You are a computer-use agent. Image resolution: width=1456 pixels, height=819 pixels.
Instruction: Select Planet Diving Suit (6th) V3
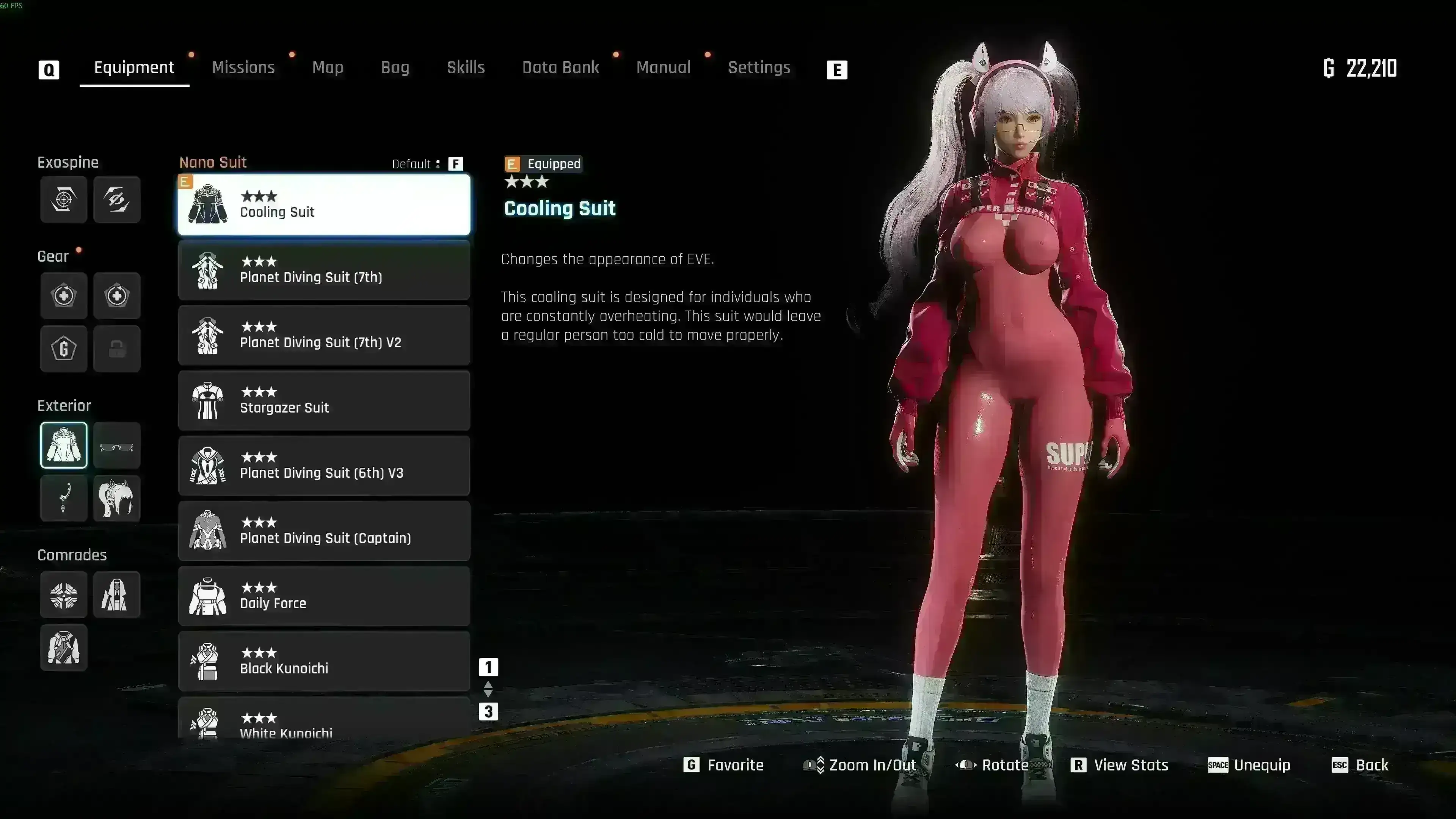[x=324, y=466]
